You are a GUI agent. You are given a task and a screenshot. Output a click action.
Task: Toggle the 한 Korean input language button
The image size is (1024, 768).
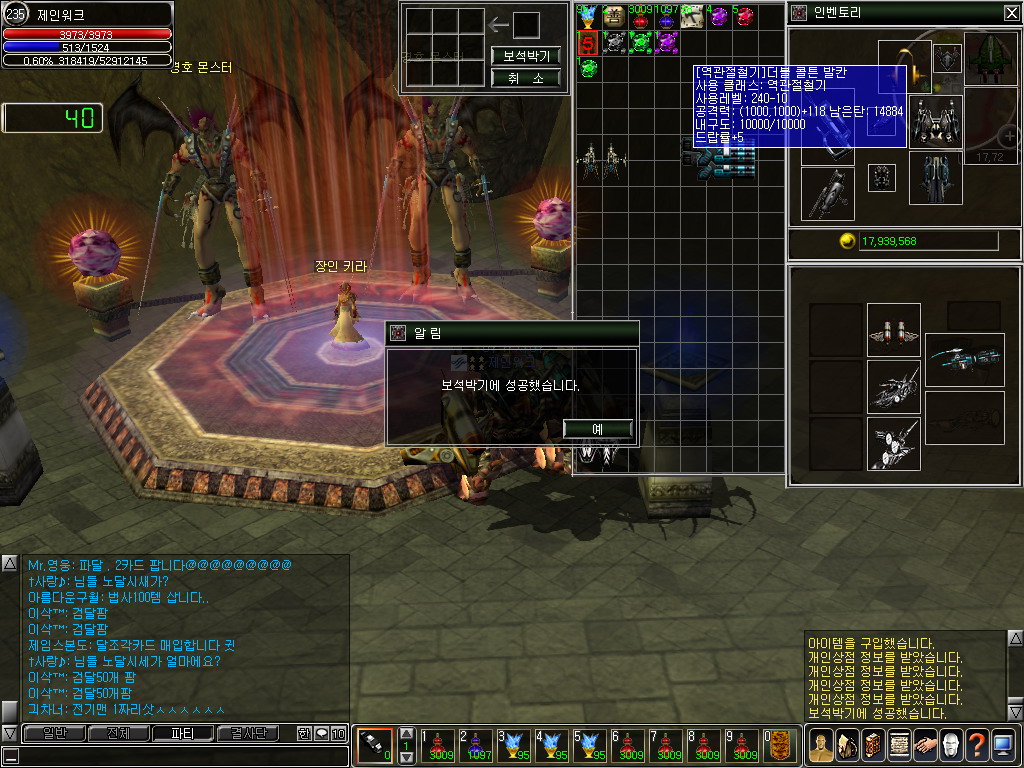(304, 734)
